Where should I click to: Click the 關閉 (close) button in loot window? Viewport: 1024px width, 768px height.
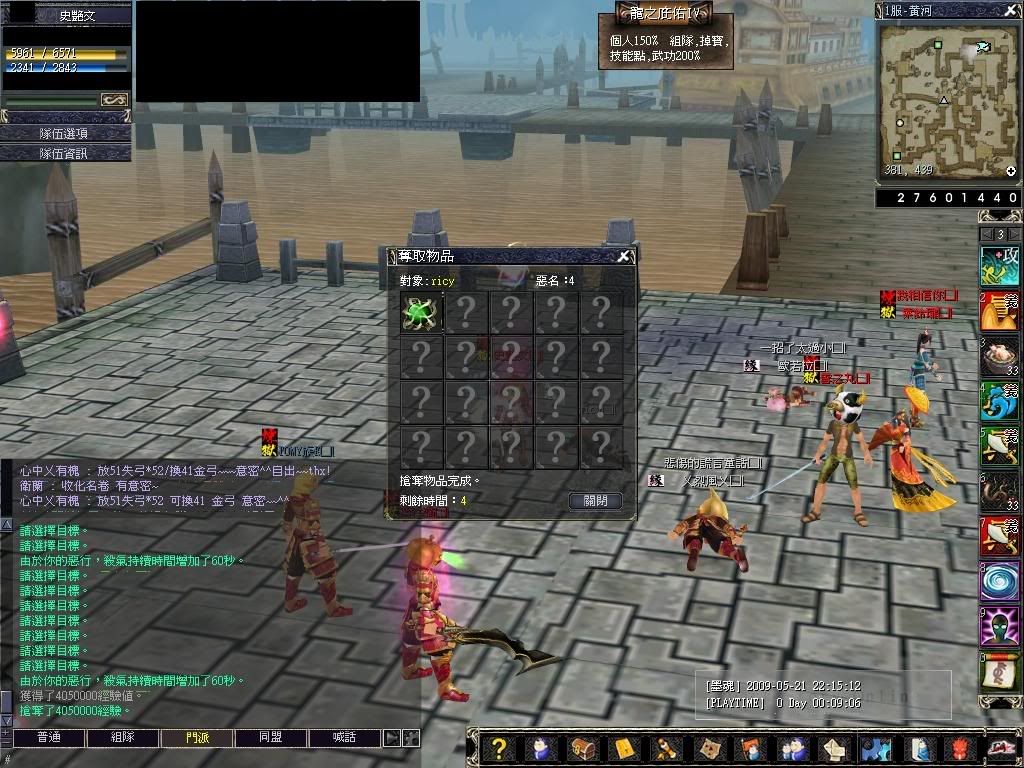[x=595, y=501]
